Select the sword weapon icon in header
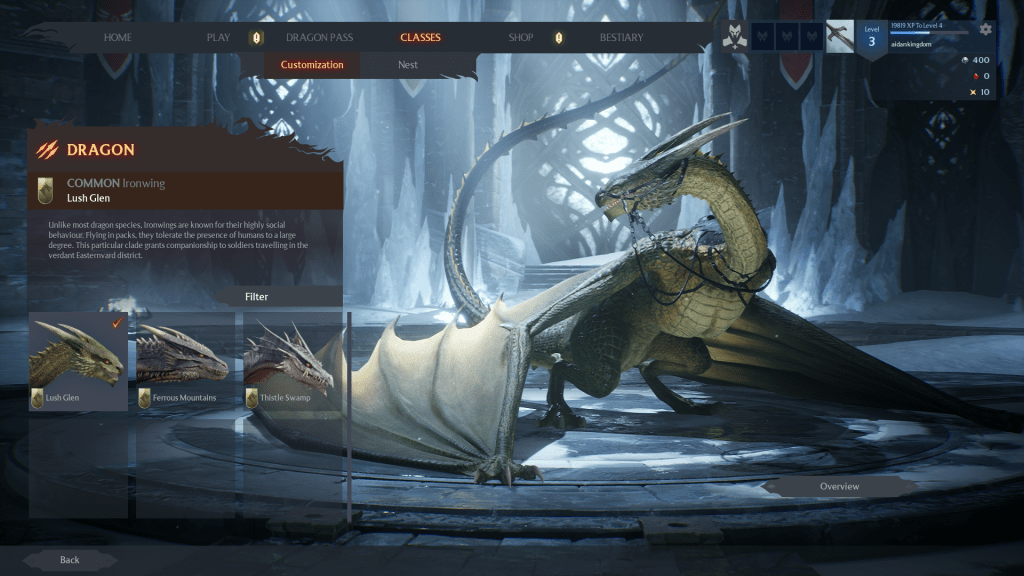Screen dimensions: 1024x576 coord(840,36)
